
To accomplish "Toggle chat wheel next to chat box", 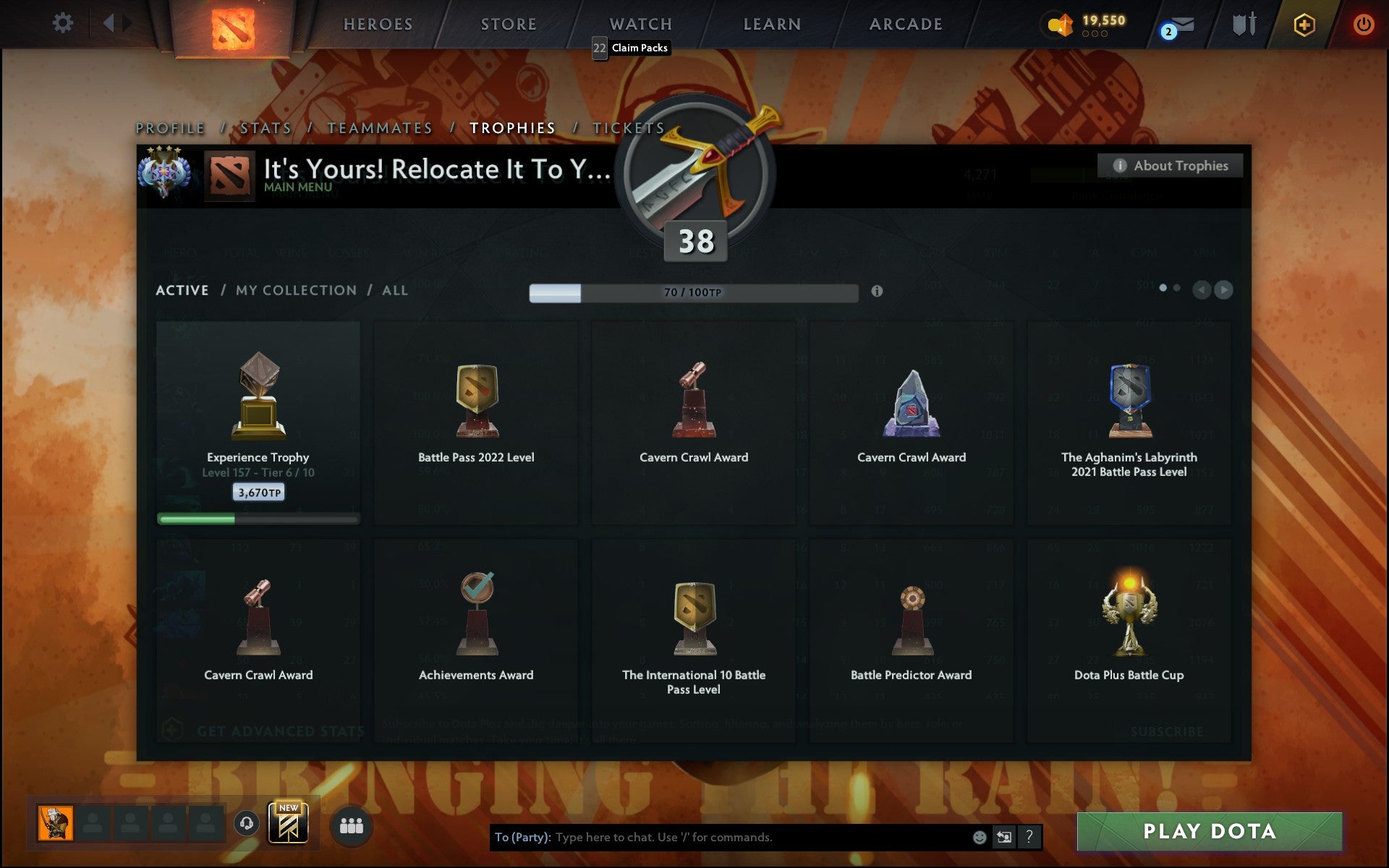I will pyautogui.click(x=1004, y=838).
